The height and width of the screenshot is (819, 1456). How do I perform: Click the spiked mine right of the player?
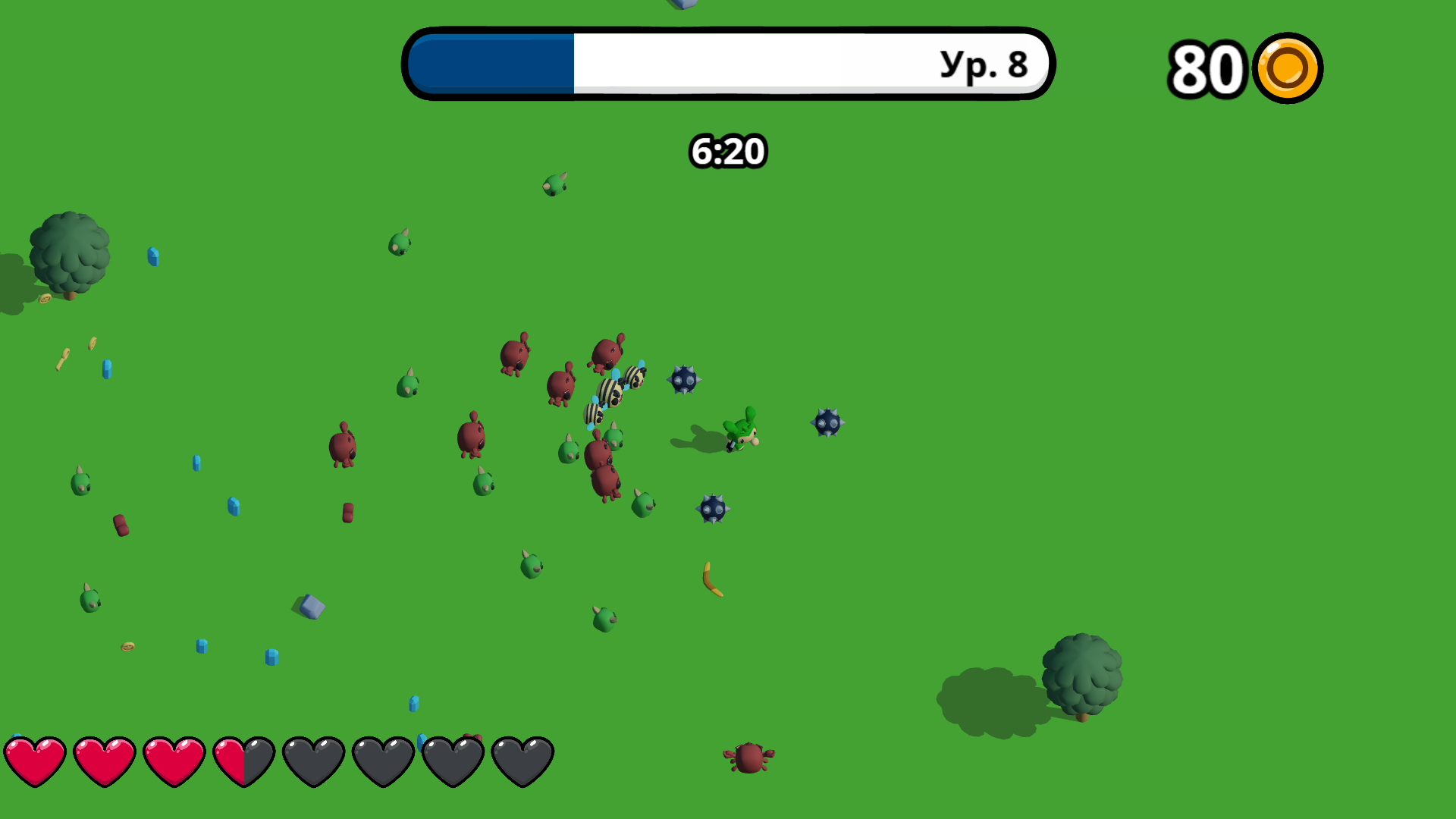(827, 423)
